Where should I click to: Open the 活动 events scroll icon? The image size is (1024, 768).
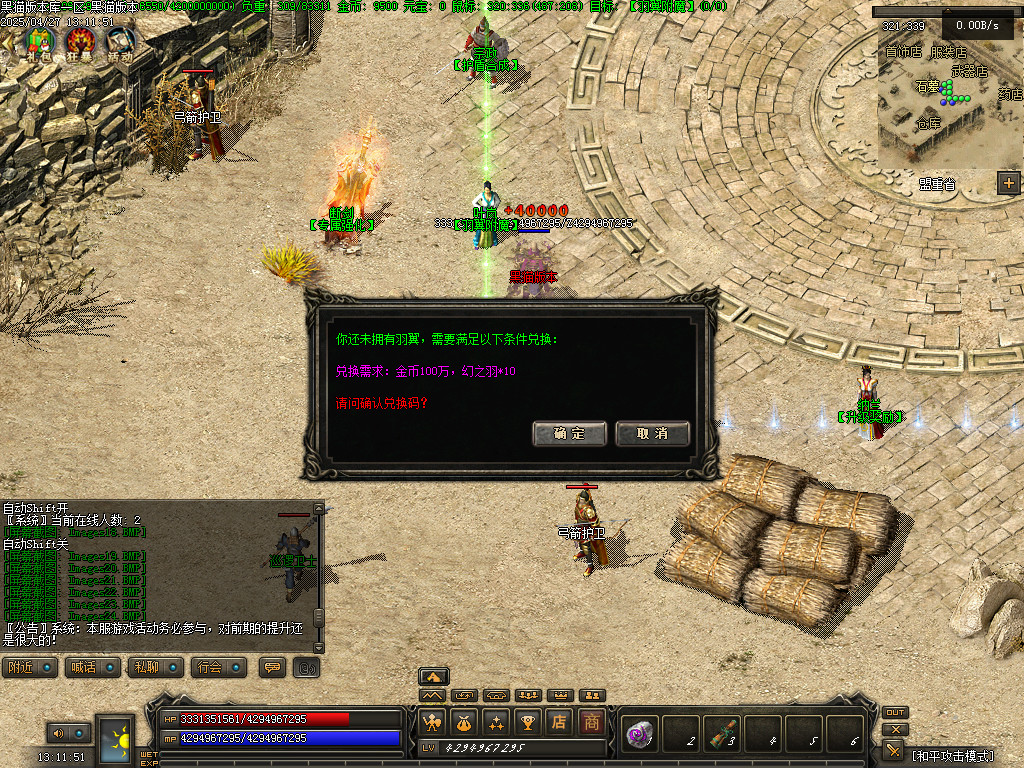[x=120, y=42]
